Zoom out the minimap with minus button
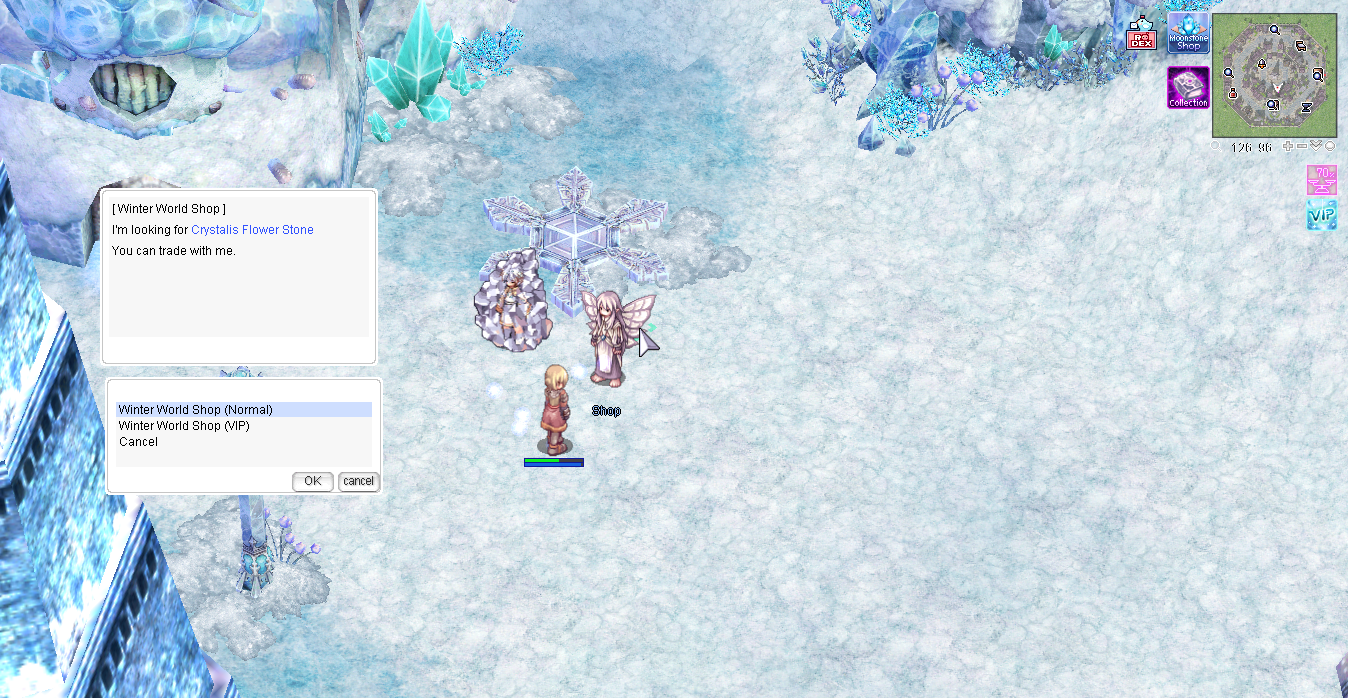This screenshot has height=698, width=1348. (1302, 146)
